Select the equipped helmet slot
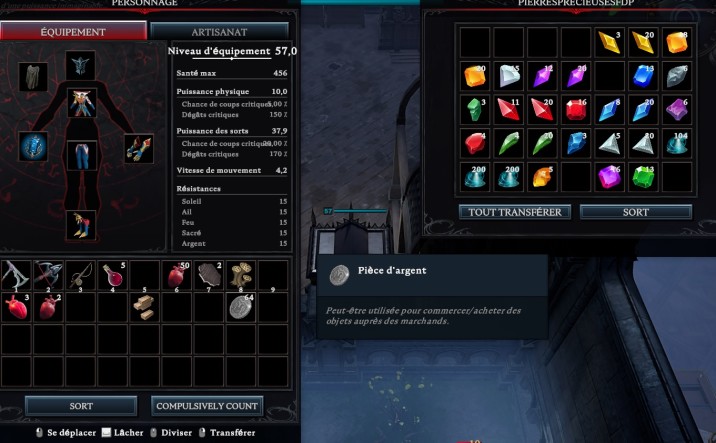This screenshot has height=443, width=716. 80,66
